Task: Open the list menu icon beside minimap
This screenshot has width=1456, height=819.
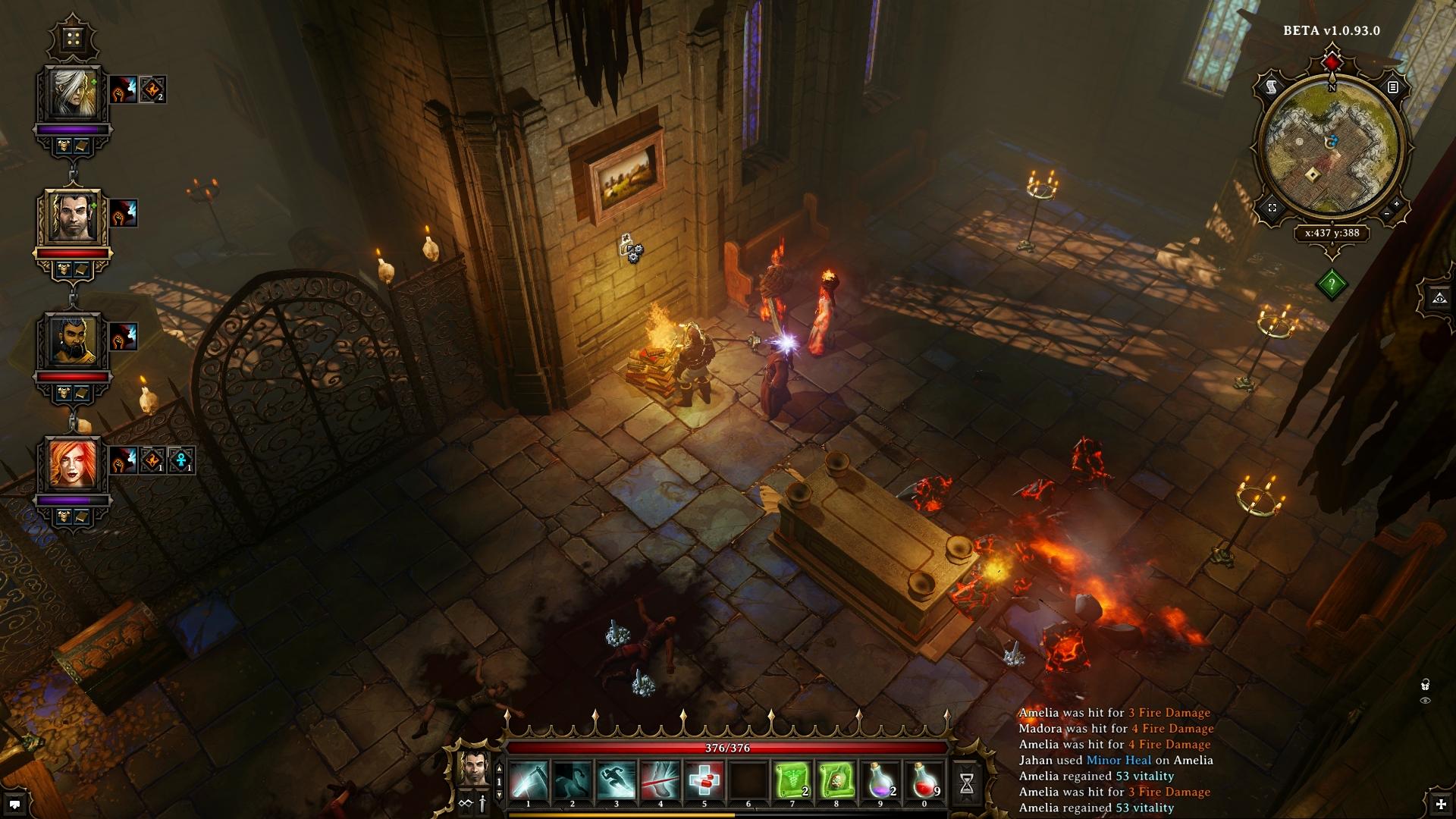Action: (x=1393, y=87)
